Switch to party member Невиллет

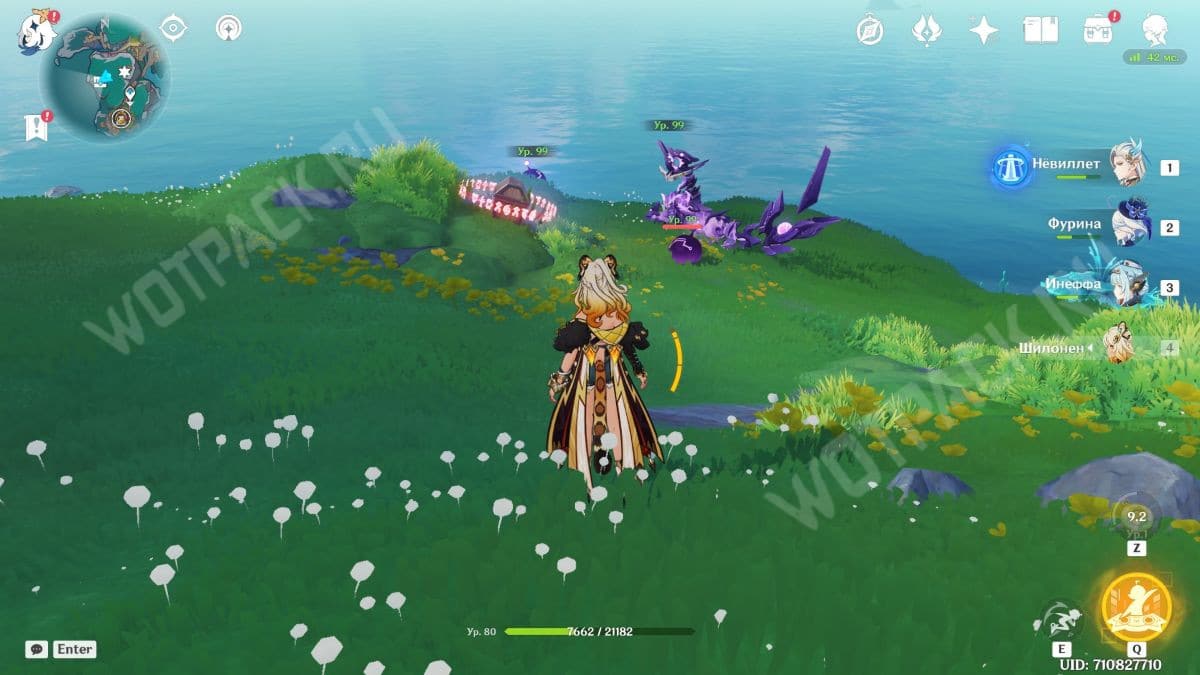coord(1128,166)
